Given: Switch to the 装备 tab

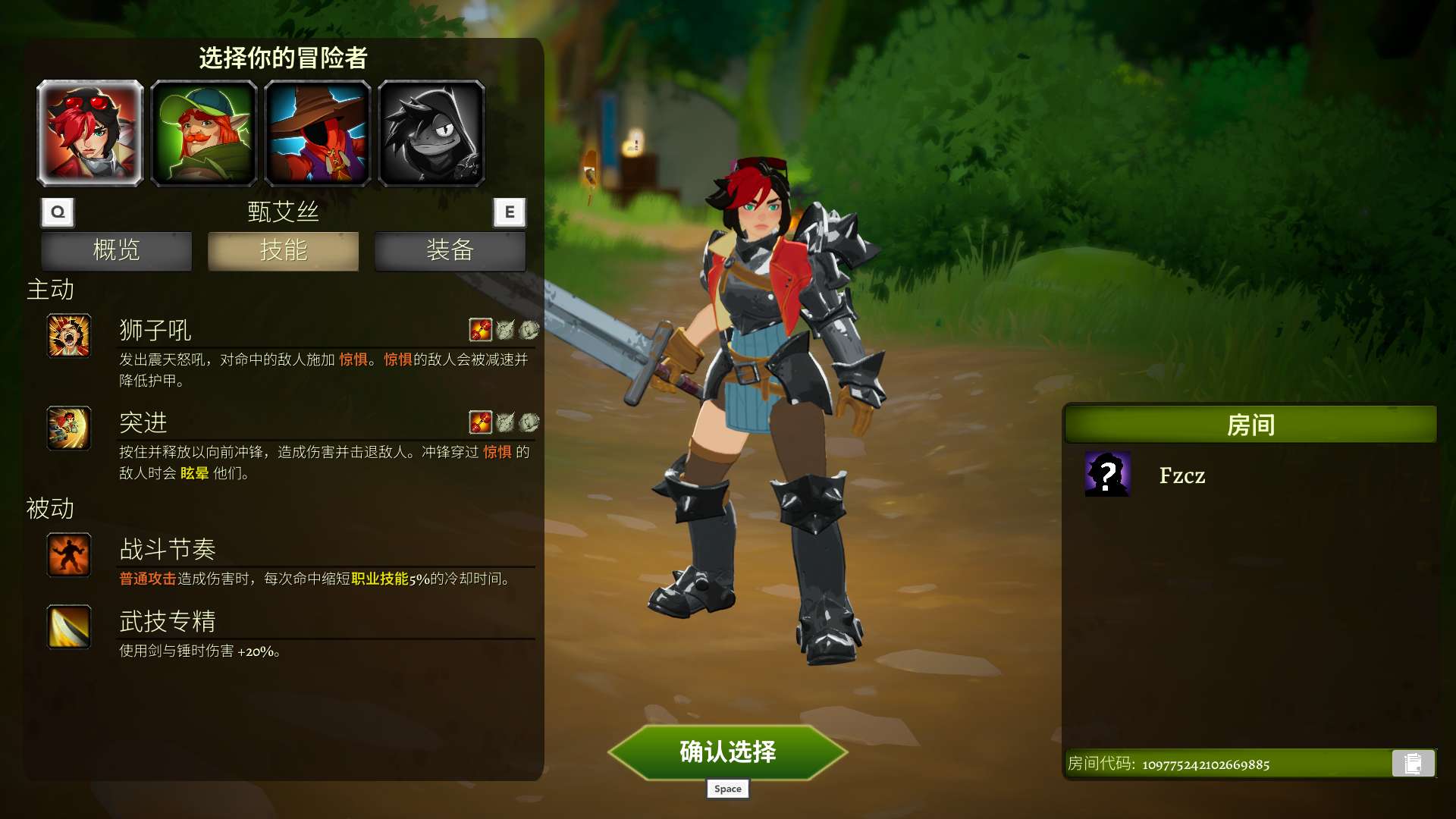Looking at the screenshot, I should 450,251.
